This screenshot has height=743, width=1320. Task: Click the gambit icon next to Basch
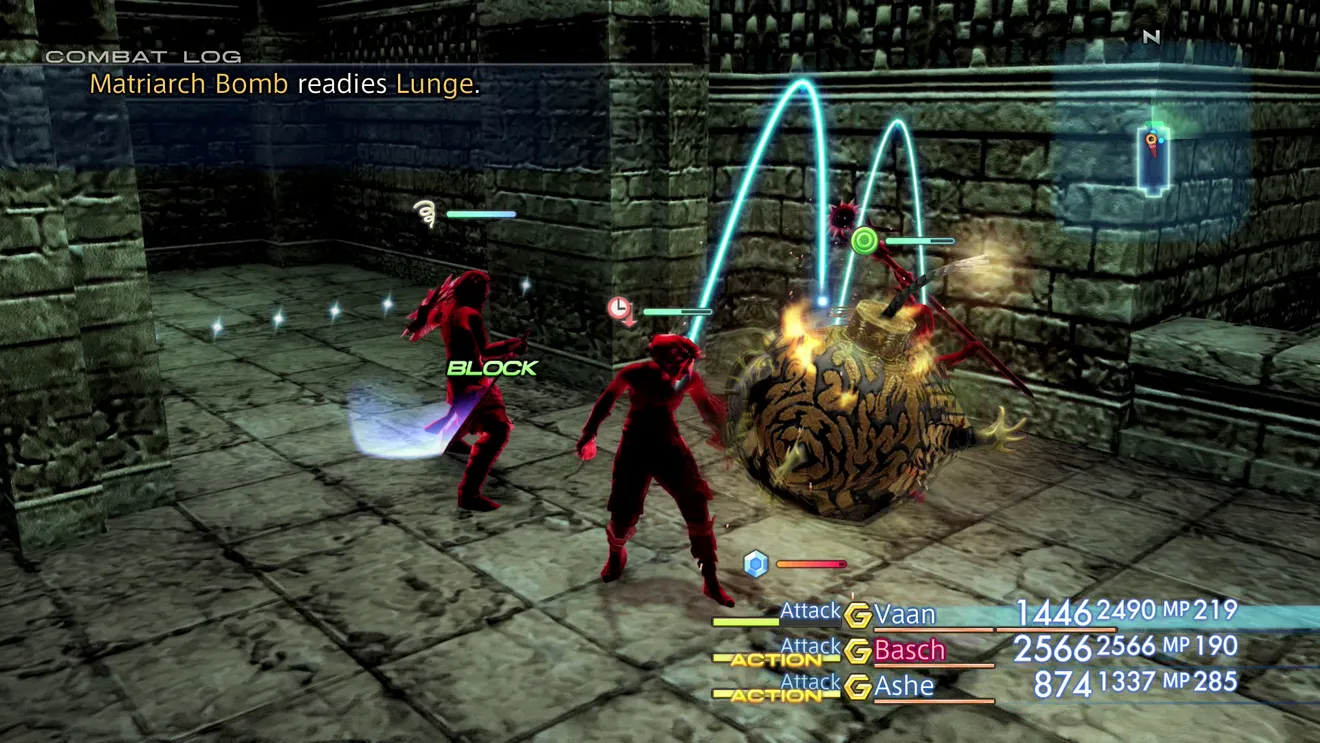(857, 652)
